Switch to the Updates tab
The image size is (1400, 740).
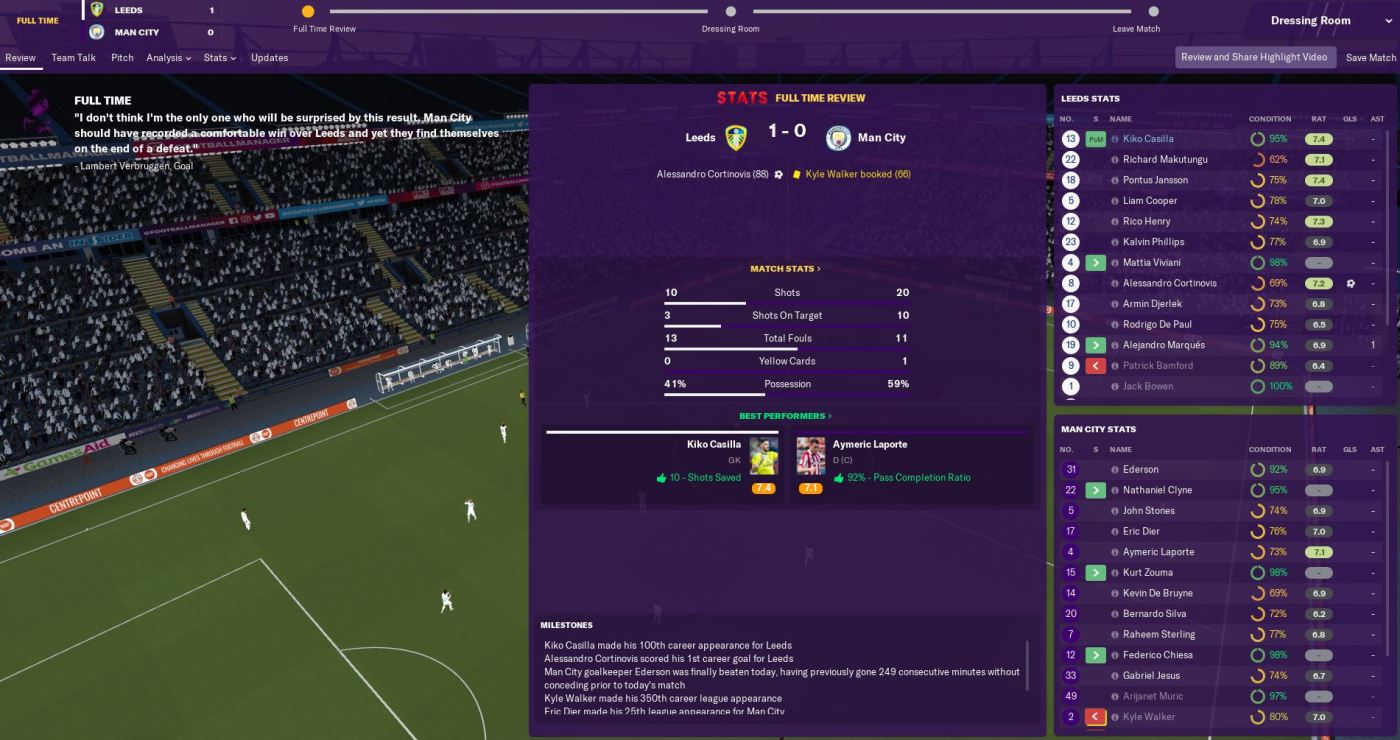[x=269, y=58]
